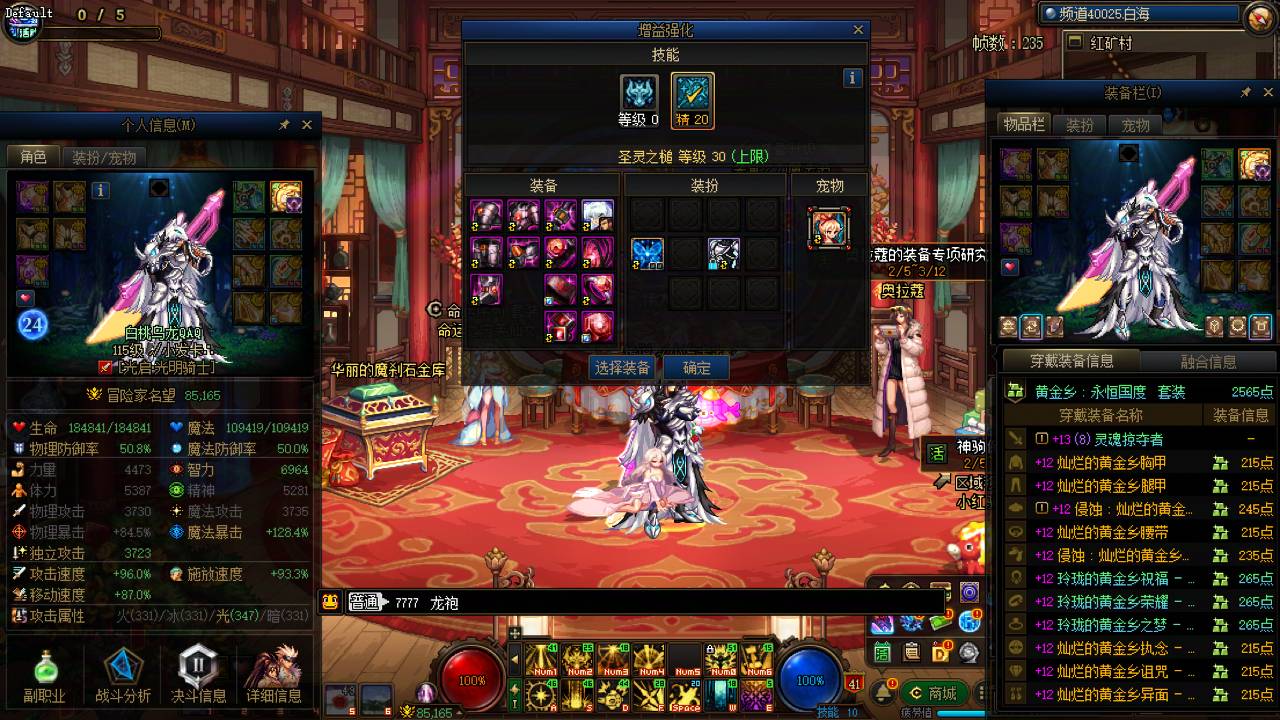
Task: Click the notification bell icon
Action: pyautogui.click(x=883, y=693)
